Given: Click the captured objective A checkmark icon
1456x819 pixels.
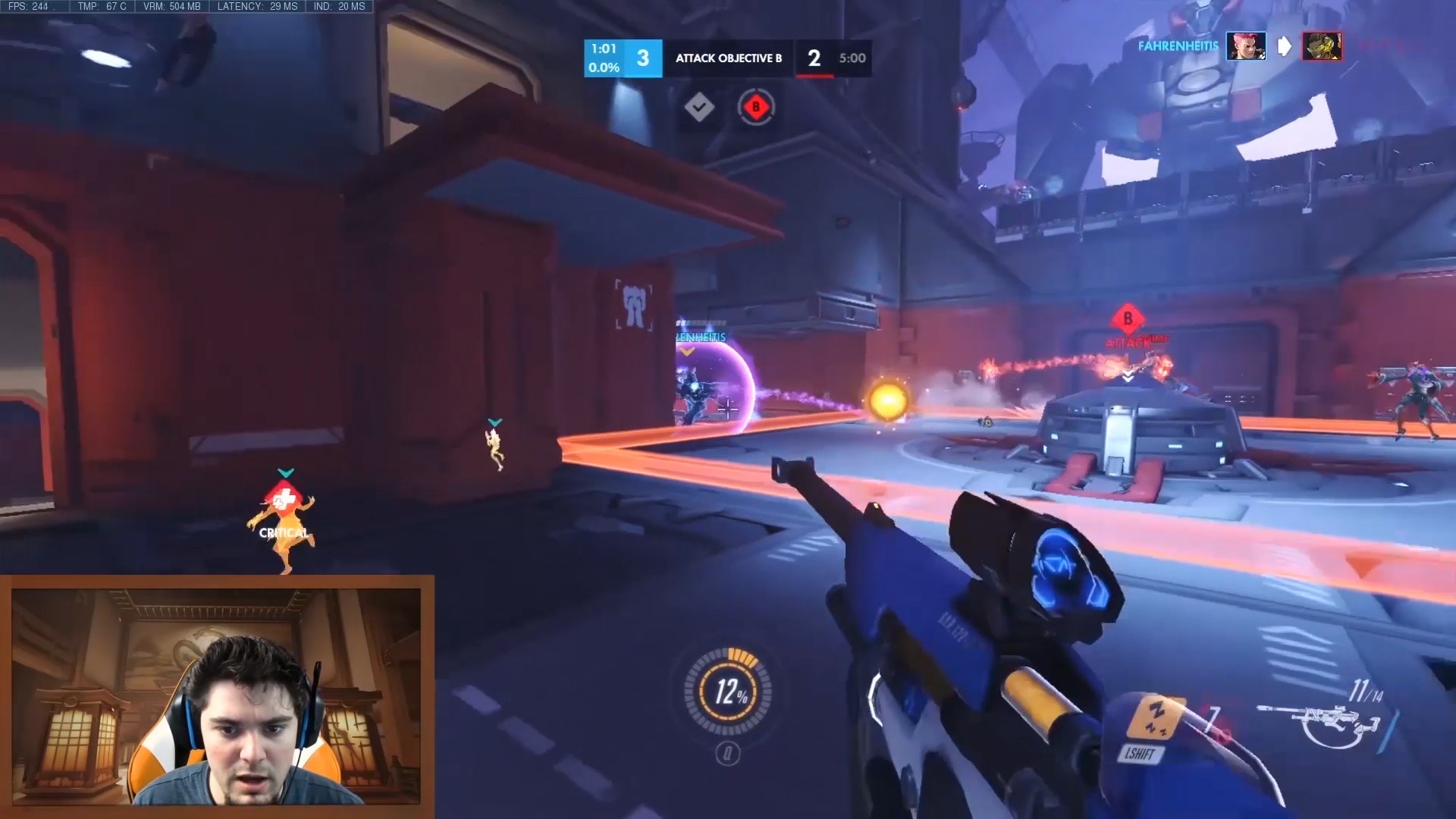Looking at the screenshot, I should (x=698, y=107).
